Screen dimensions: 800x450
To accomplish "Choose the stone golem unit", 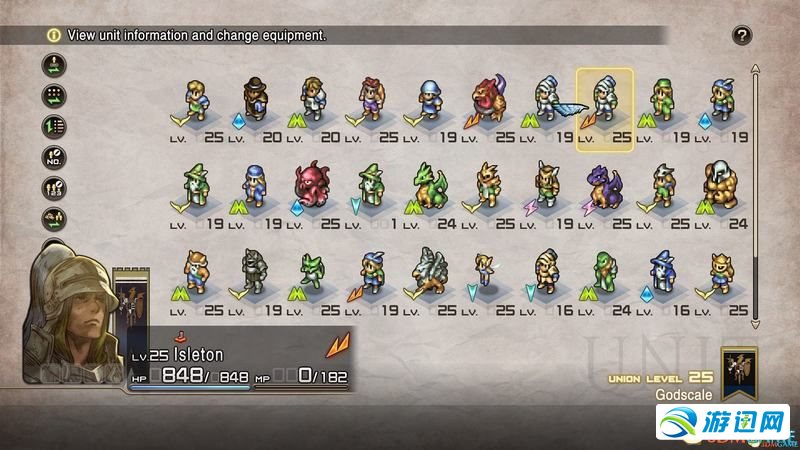I will (x=721, y=184).
